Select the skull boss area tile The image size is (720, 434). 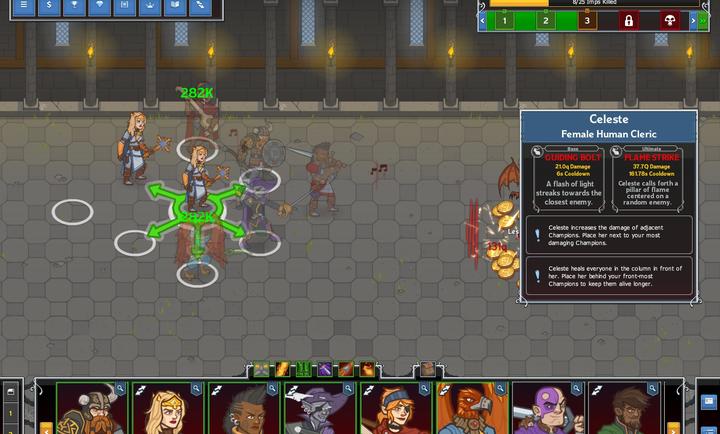click(x=667, y=20)
